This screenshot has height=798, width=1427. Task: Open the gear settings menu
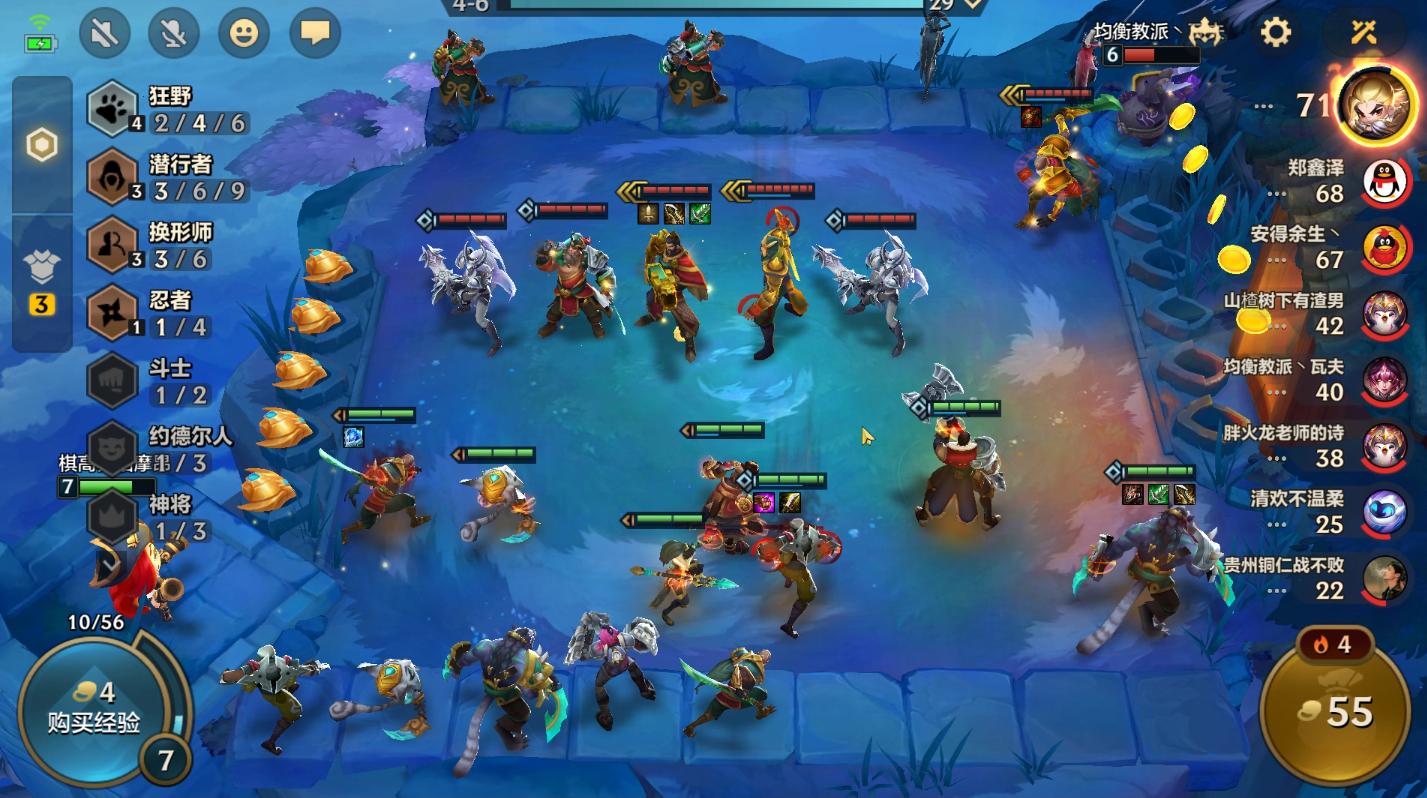1275,32
